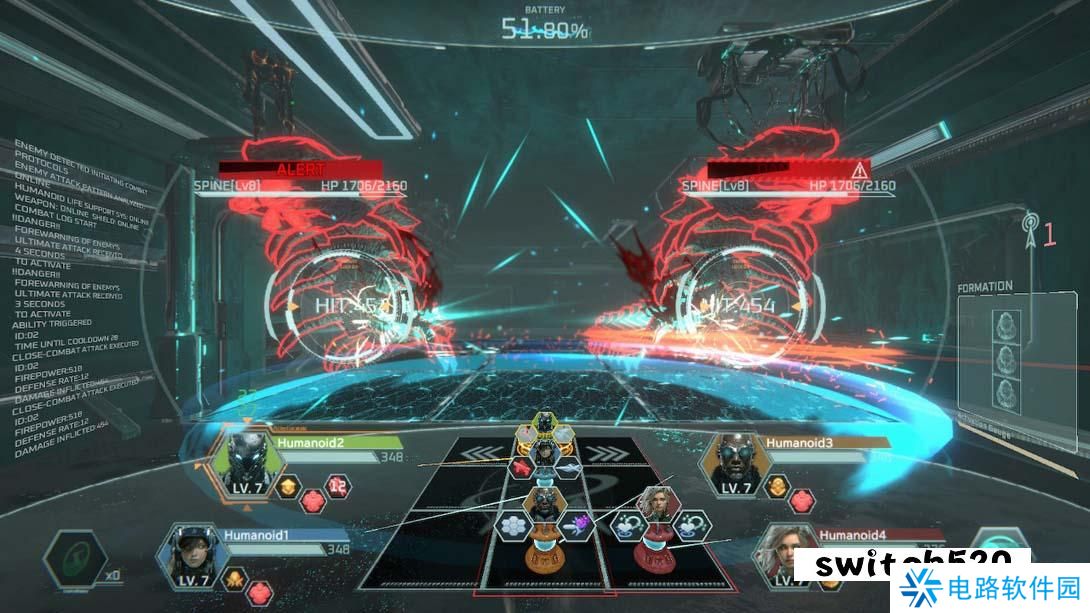Viewport: 1090px width, 613px height.
Task: Target the left SPINE enemy's ALERT tag
Action: click(x=301, y=169)
